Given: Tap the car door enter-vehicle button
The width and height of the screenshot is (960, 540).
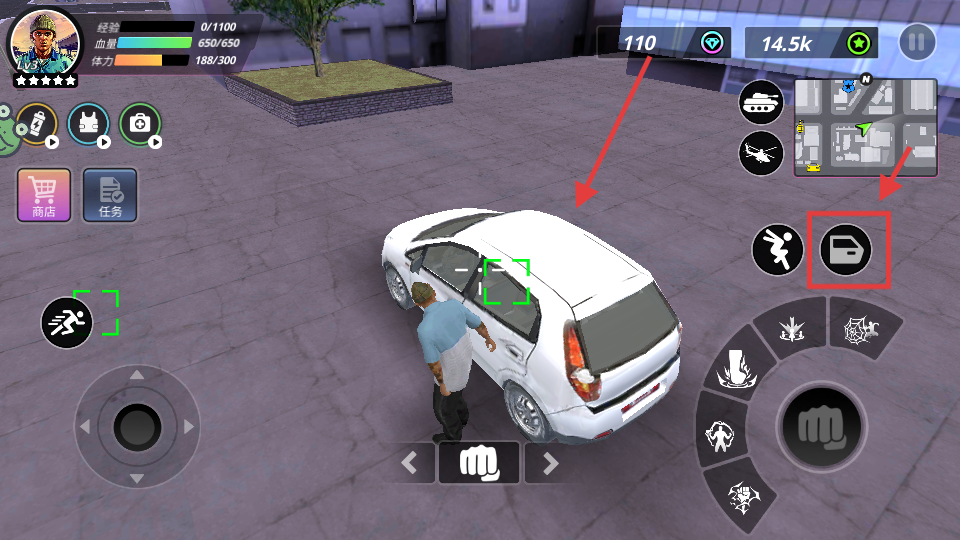Looking at the screenshot, I should pos(846,249).
